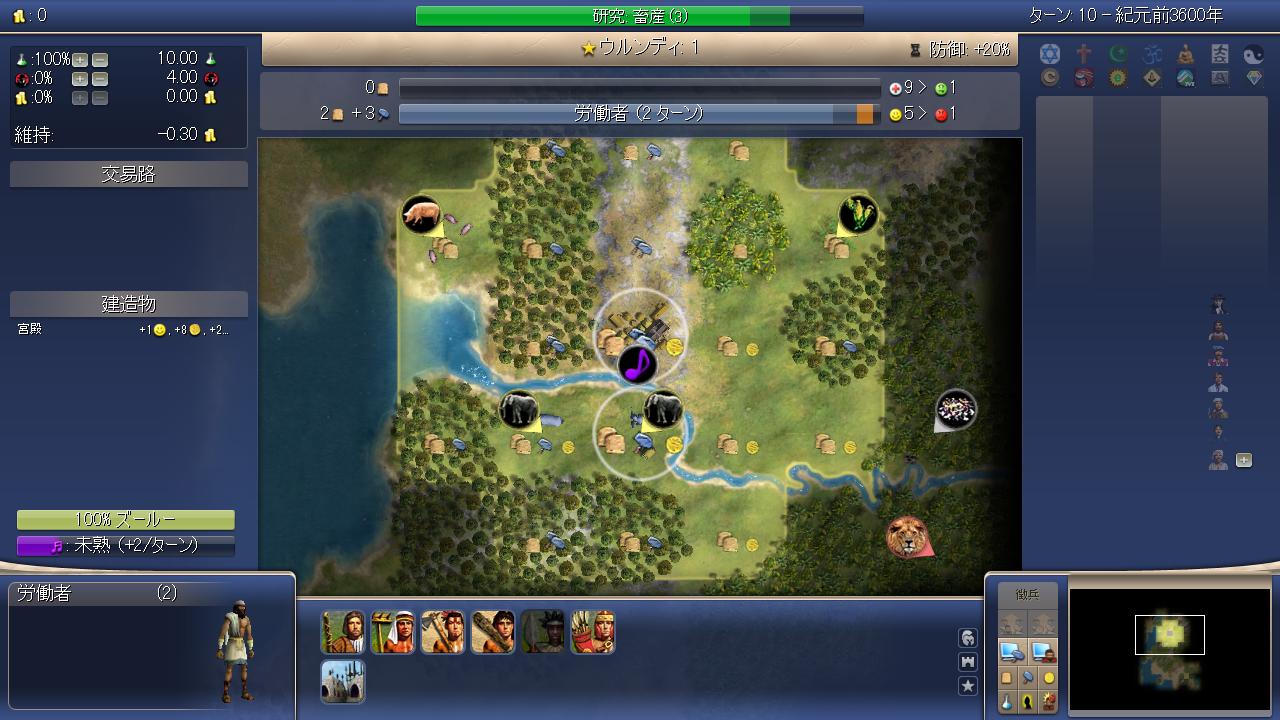
Task: Pick the red-plumed archer unit build icon
Action: pyautogui.click(x=593, y=632)
